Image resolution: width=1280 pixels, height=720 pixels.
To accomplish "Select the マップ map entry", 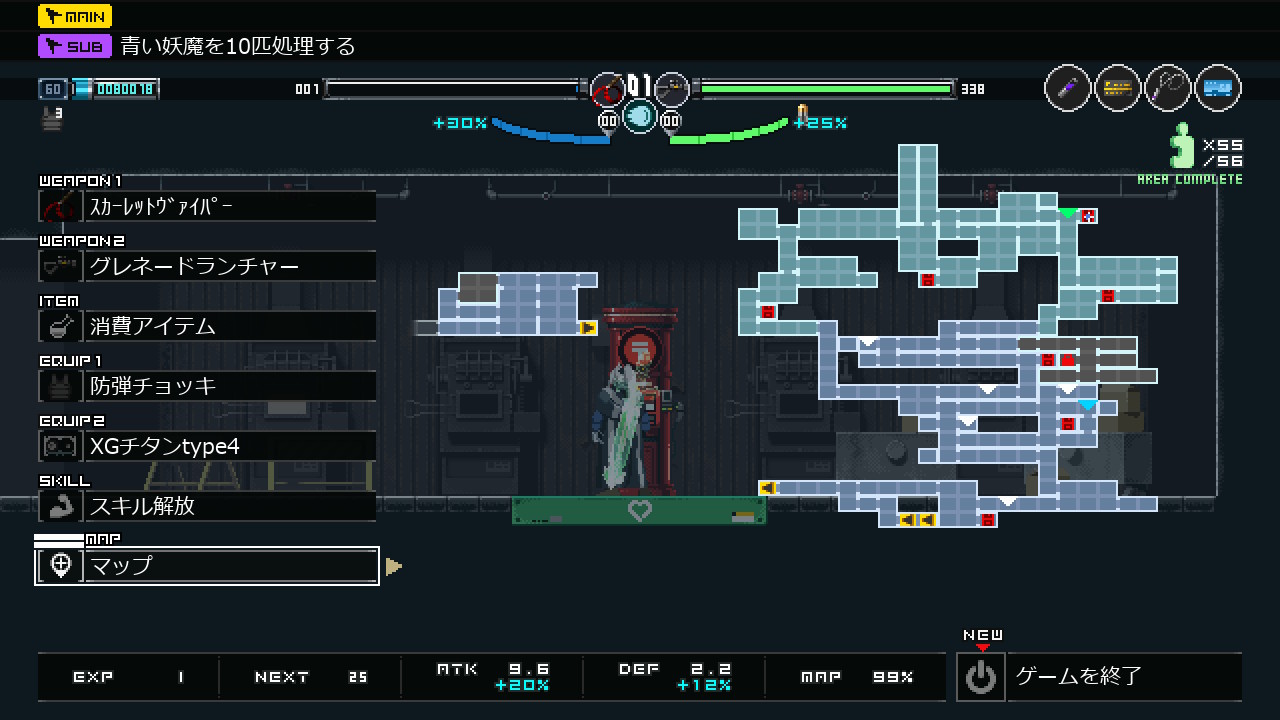I will click(x=207, y=566).
